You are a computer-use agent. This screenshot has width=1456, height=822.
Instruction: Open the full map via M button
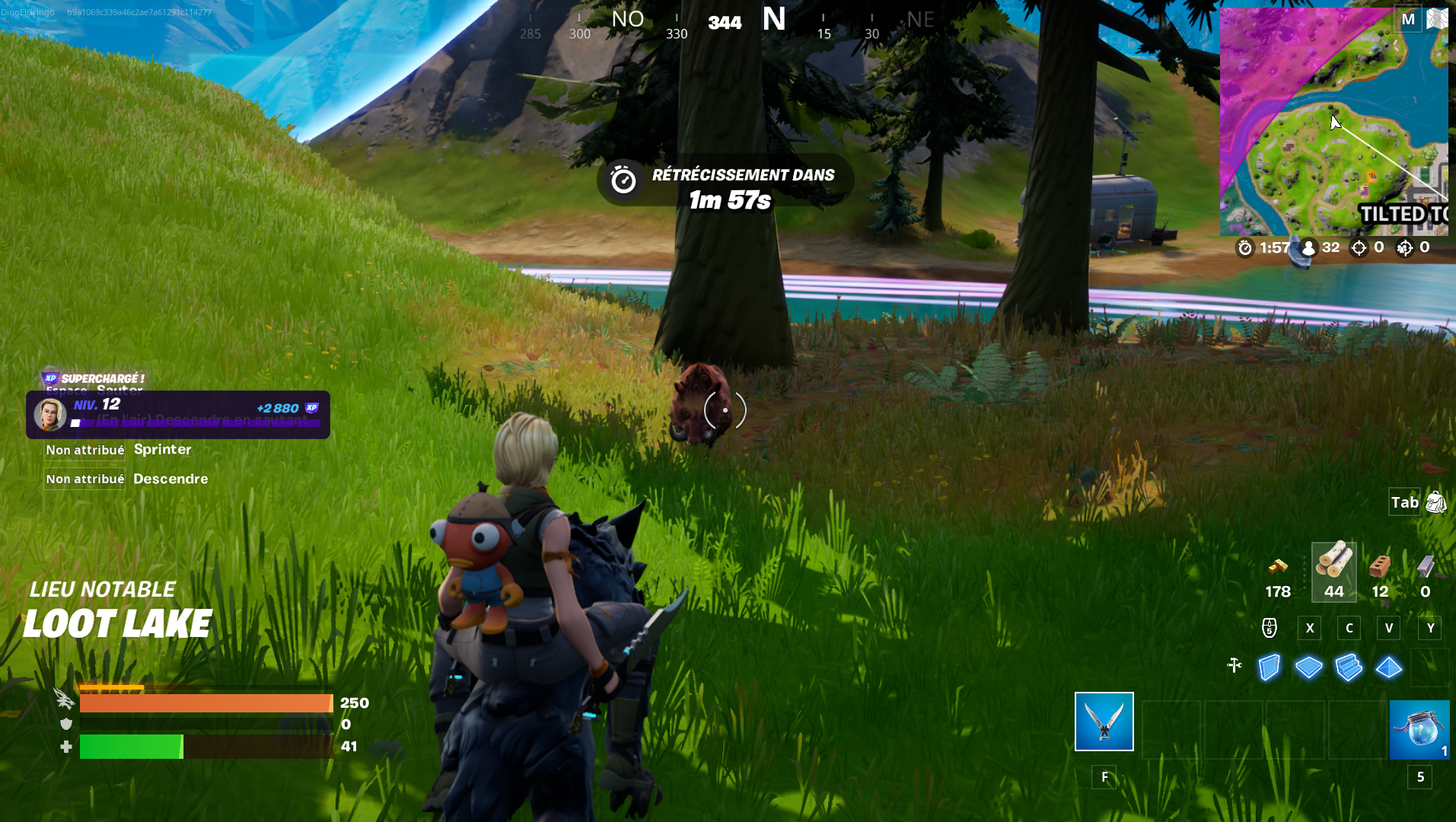pyautogui.click(x=1408, y=18)
